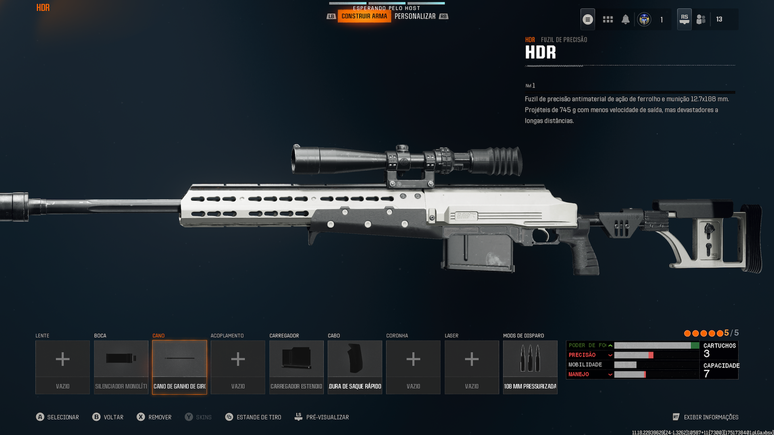
Task: Open the Personalizar tab
Action: tap(415, 16)
